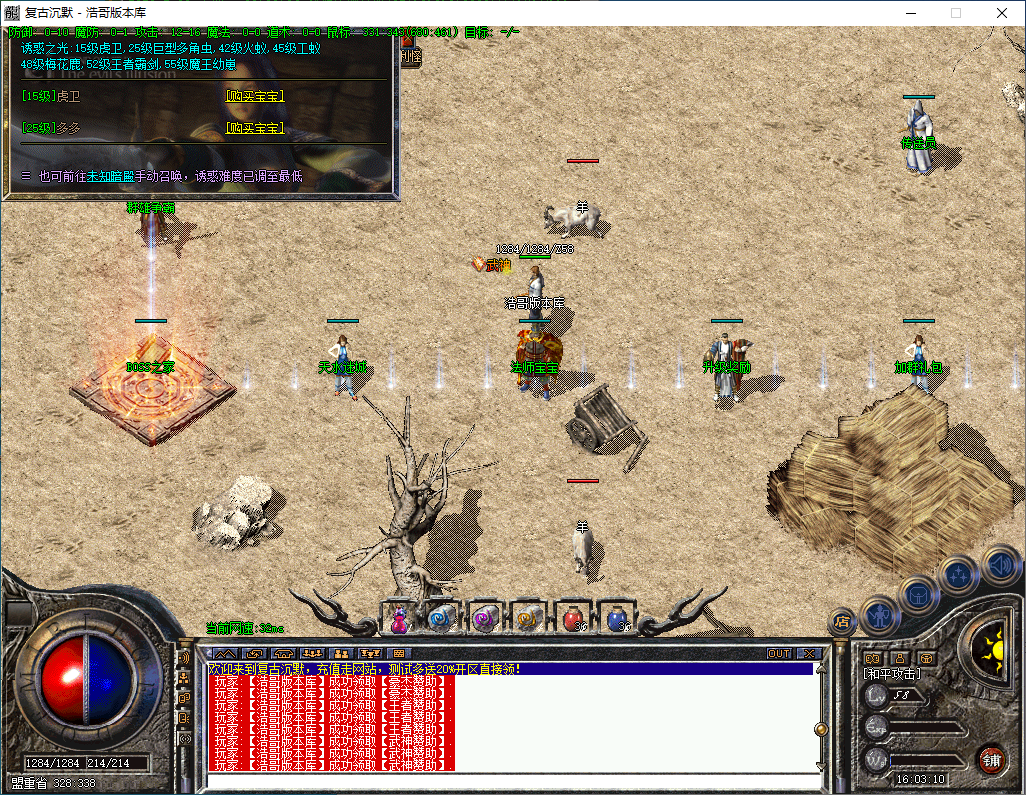
Task: Click the chat text input line
Action: [x=510, y=780]
